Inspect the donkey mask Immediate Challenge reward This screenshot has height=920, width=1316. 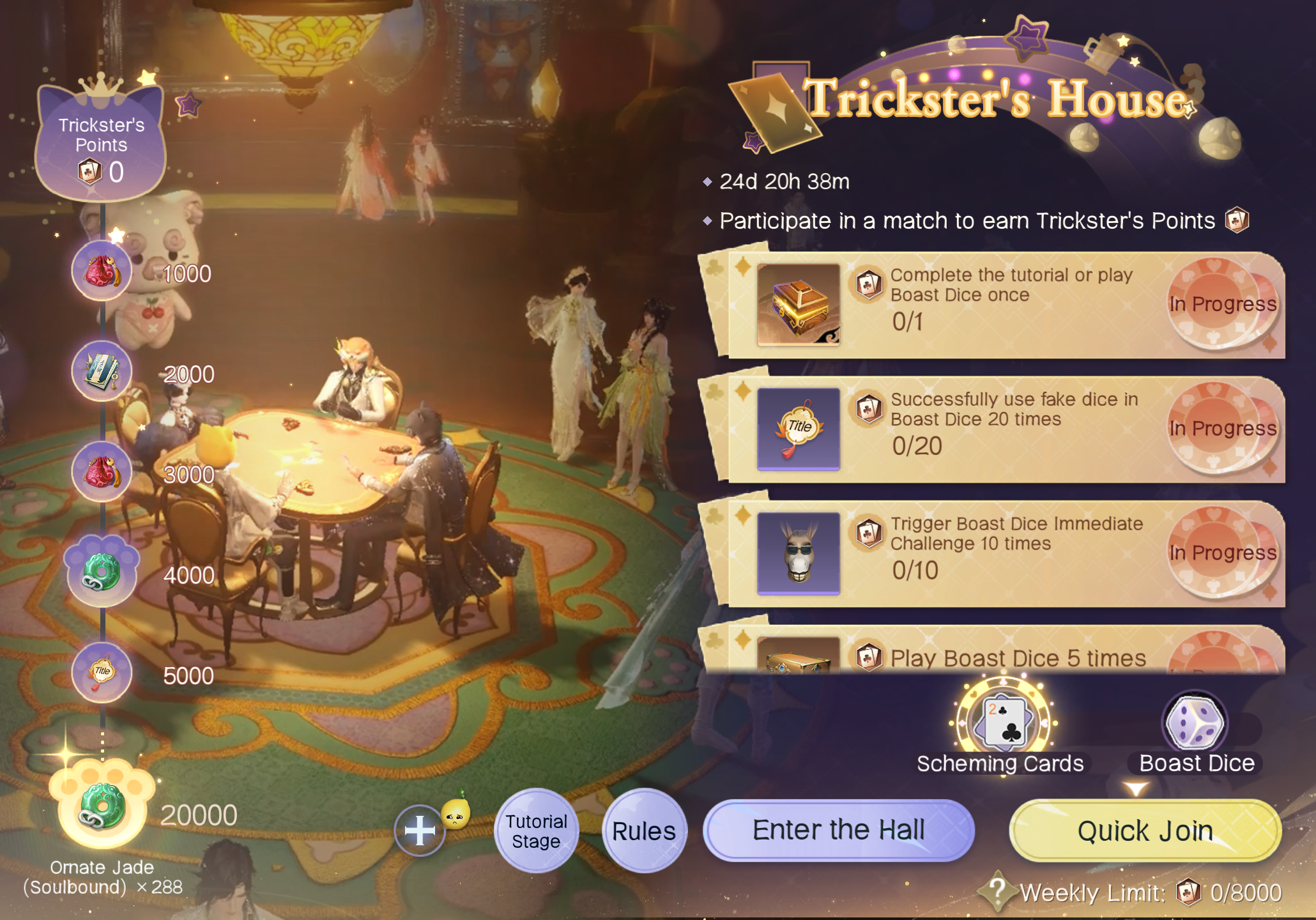(799, 553)
